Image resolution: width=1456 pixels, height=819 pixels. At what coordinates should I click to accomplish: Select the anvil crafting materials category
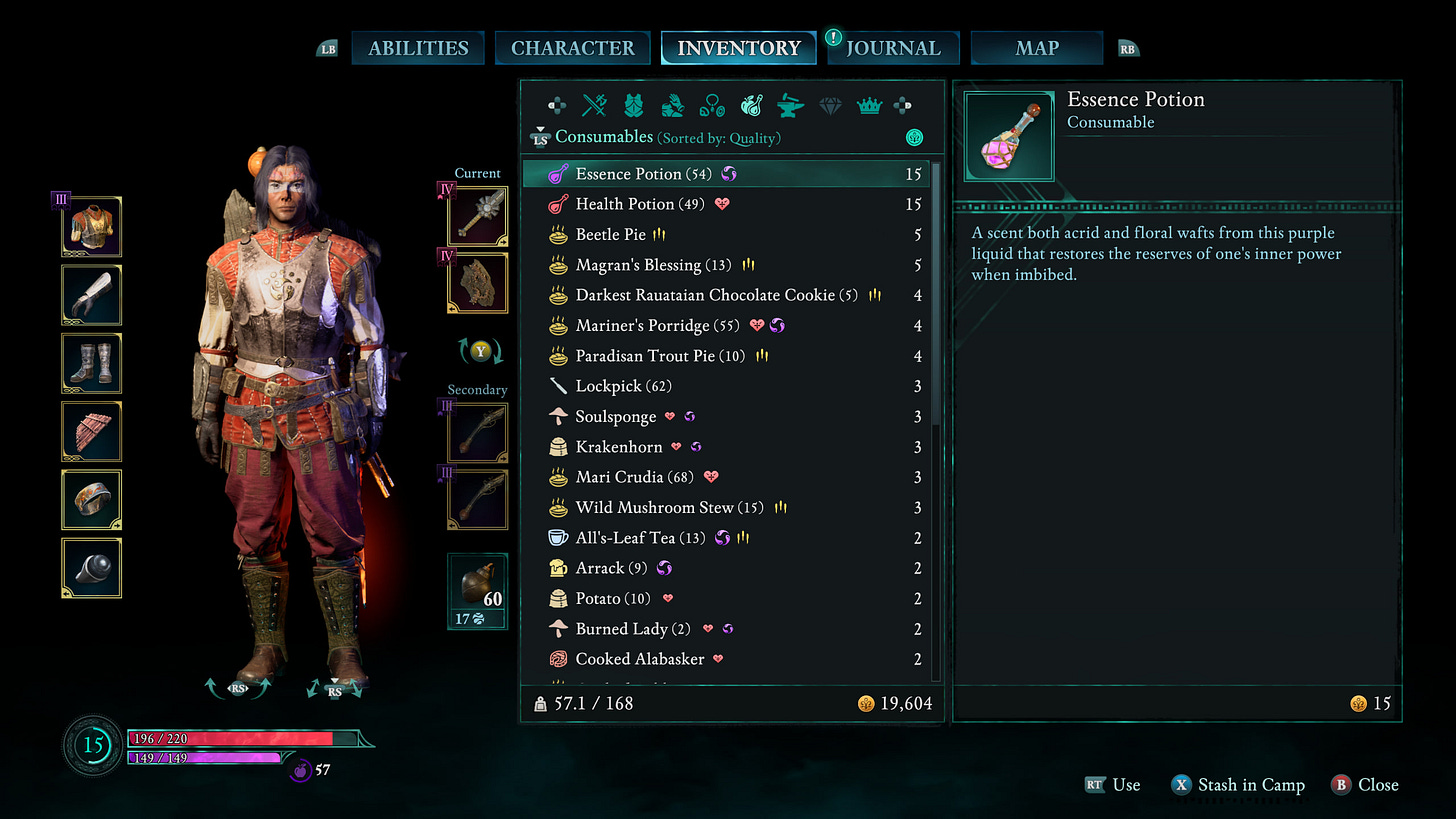[x=789, y=105]
